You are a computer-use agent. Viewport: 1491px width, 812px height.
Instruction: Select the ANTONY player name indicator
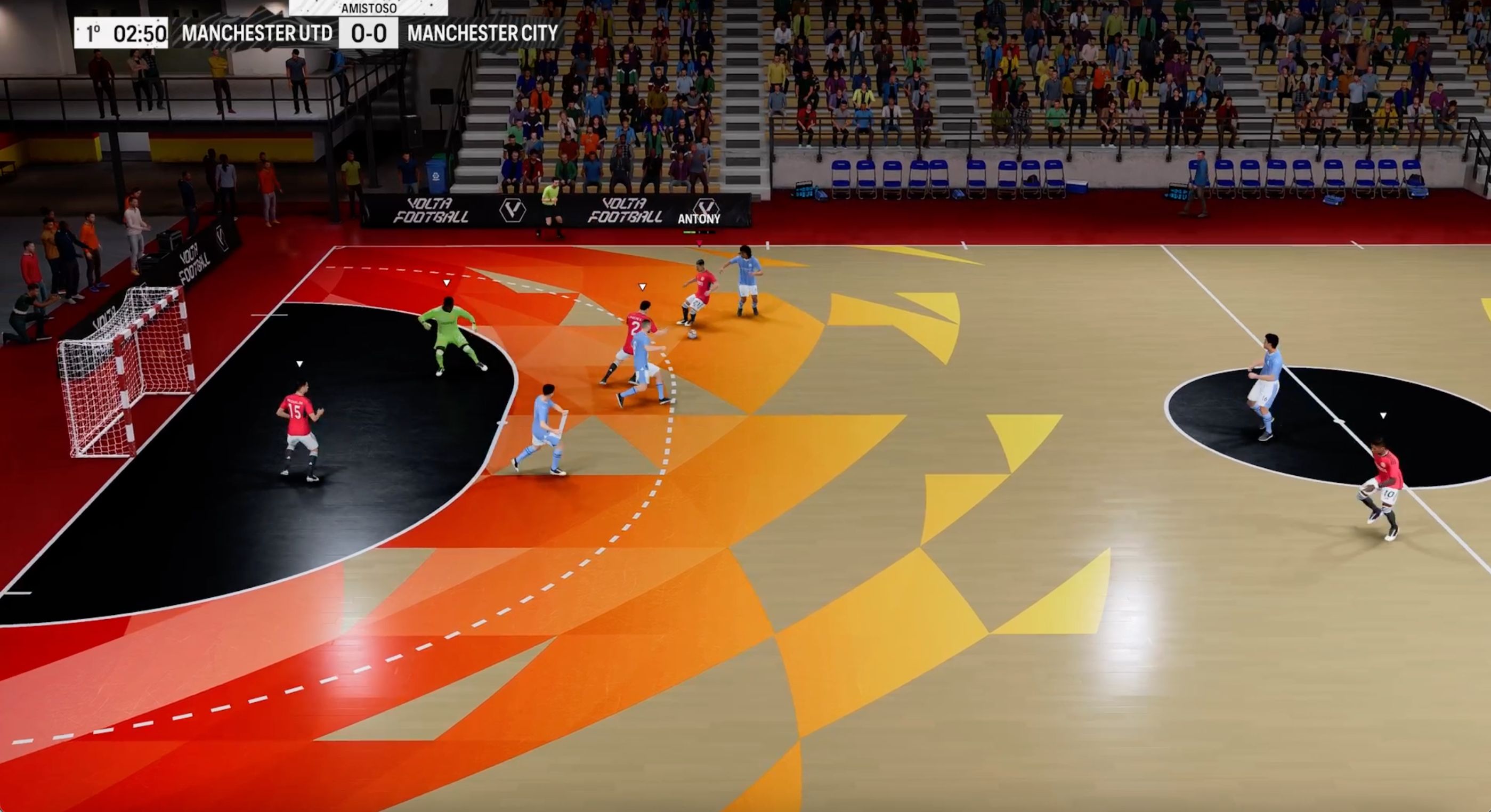[x=699, y=219]
